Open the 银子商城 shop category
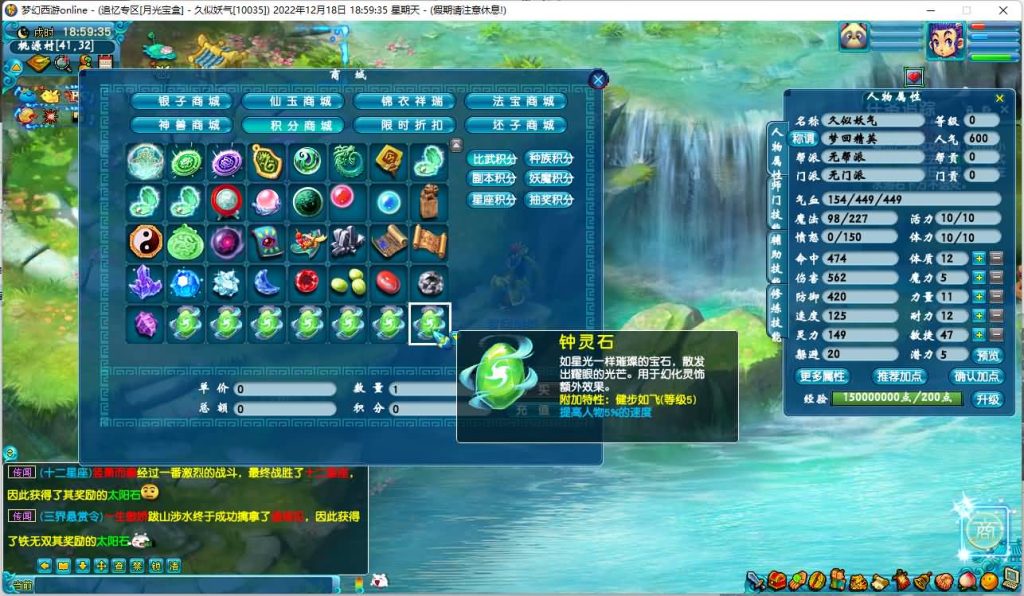Image resolution: width=1024 pixels, height=596 pixels. [x=181, y=101]
